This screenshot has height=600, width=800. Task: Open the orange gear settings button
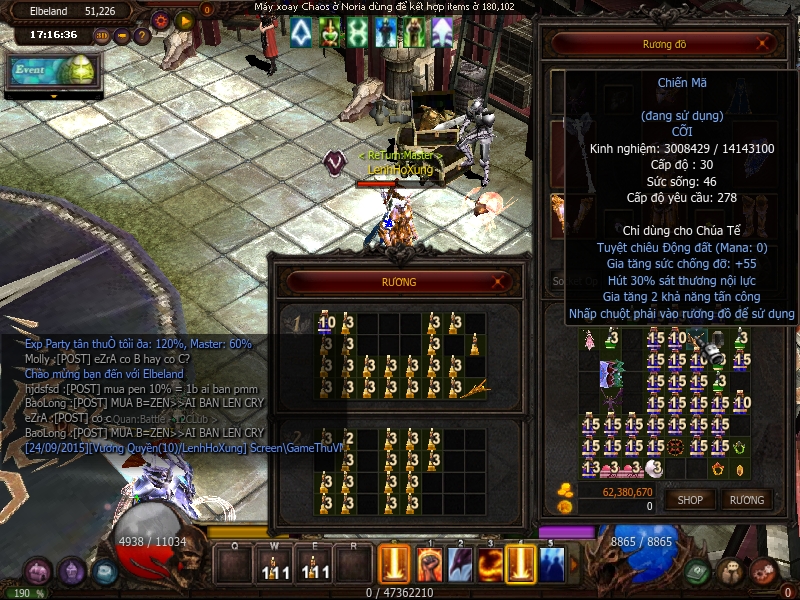pos(161,19)
